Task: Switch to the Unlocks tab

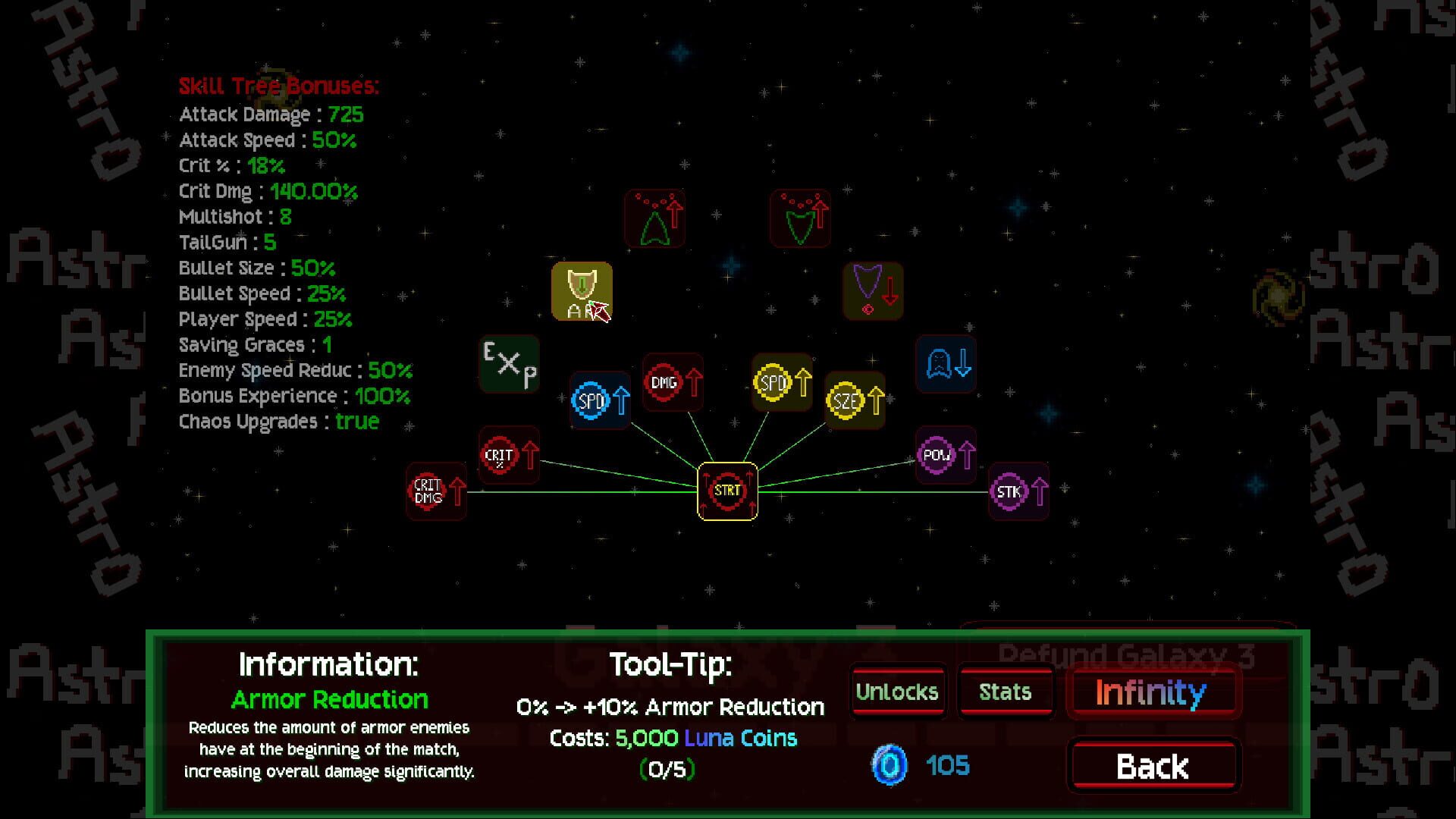Action: click(x=897, y=692)
